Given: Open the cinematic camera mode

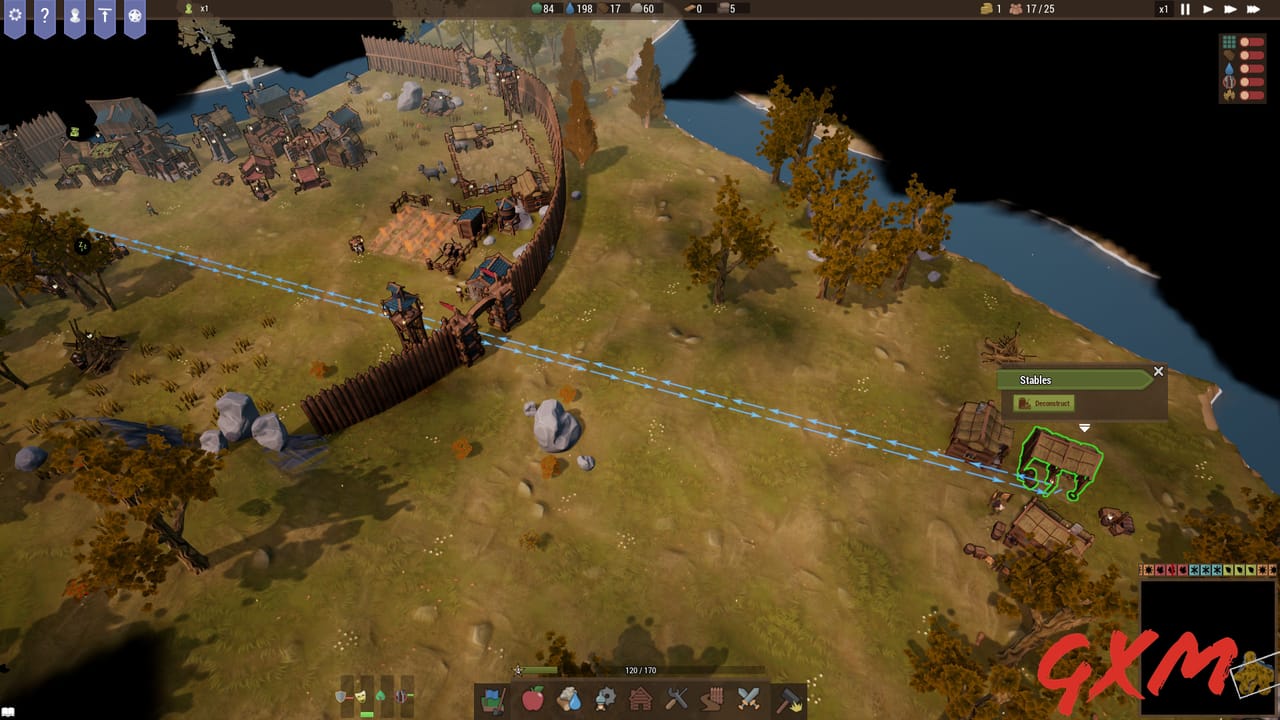Looking at the screenshot, I should pos(133,13).
